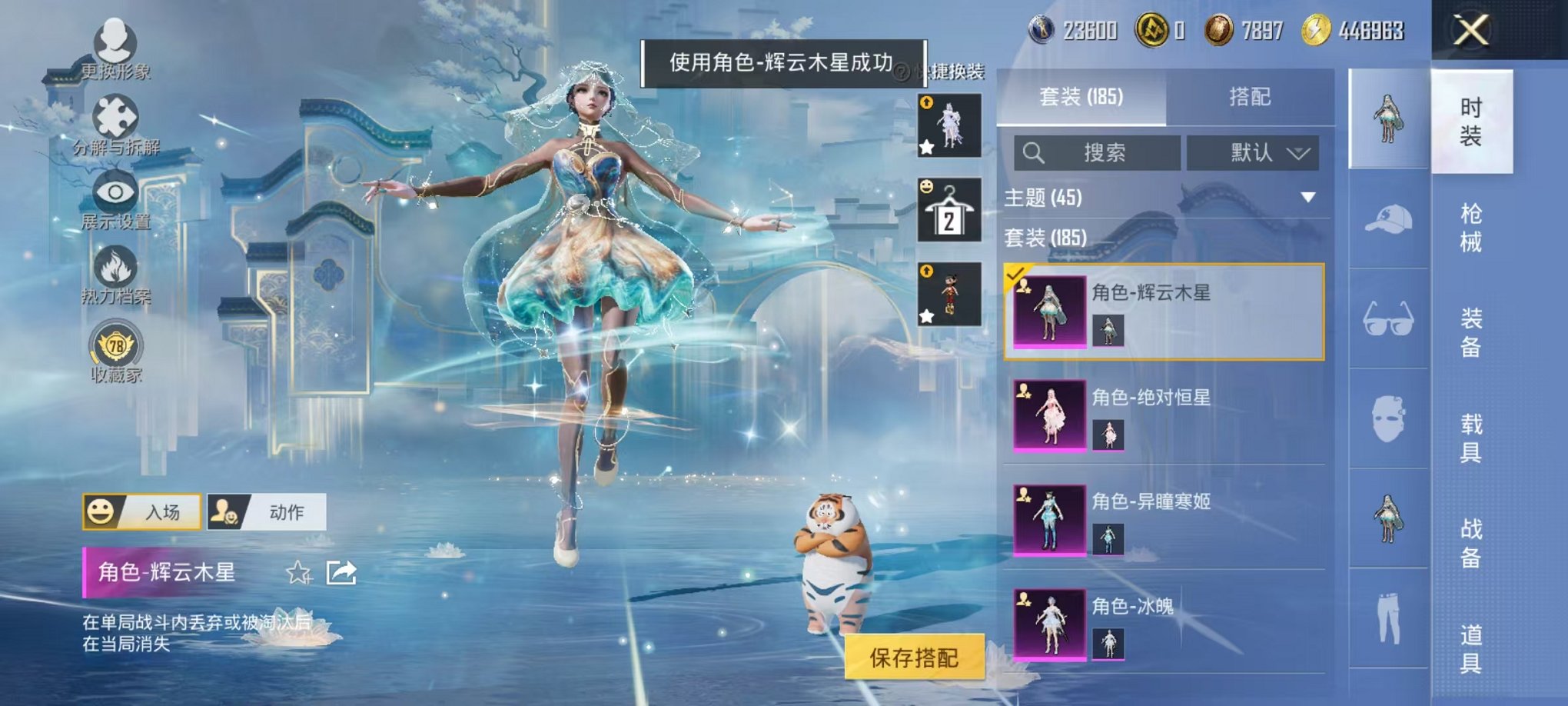Expand the 套装 (185) list section
The width and height of the screenshot is (1568, 706).
(1076, 239)
